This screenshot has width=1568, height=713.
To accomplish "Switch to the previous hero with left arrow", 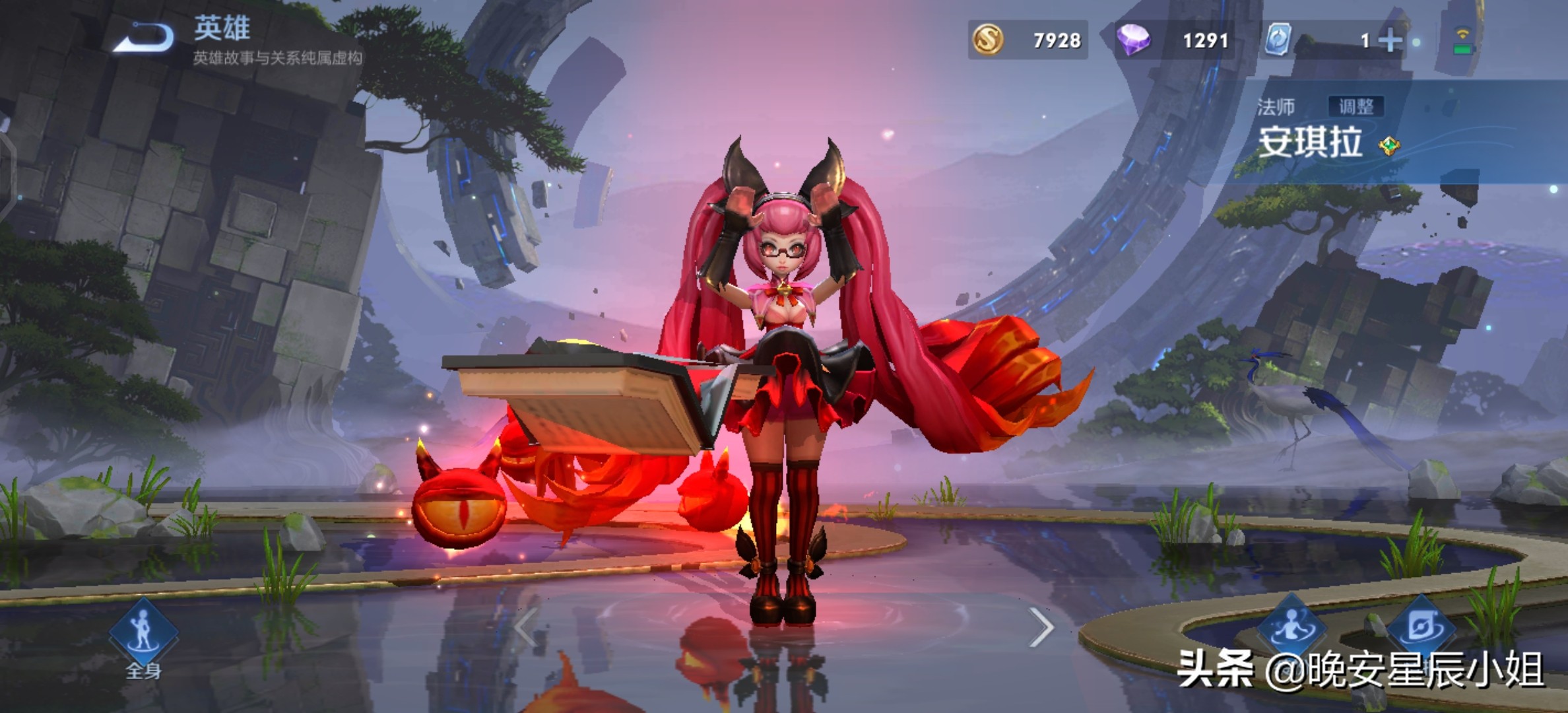I will coord(527,627).
